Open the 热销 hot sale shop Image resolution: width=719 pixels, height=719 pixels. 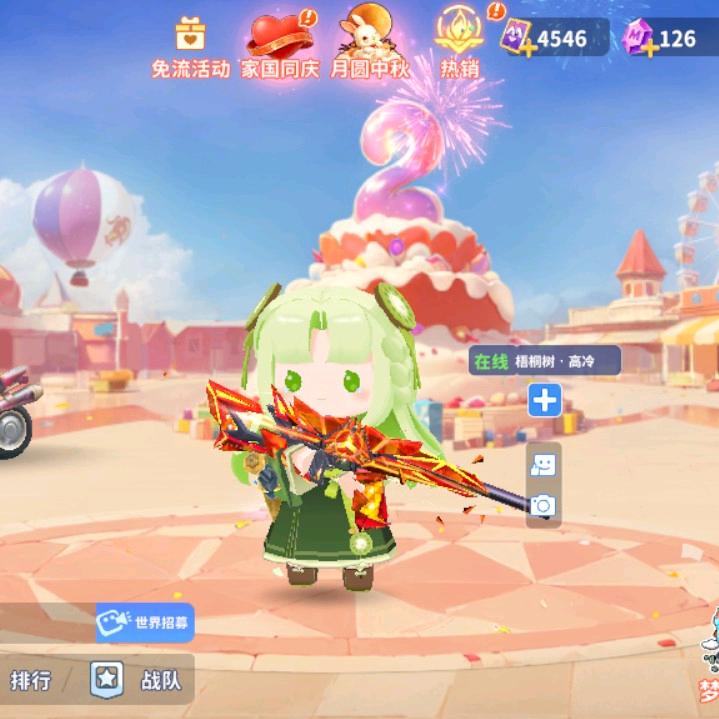click(x=459, y=45)
